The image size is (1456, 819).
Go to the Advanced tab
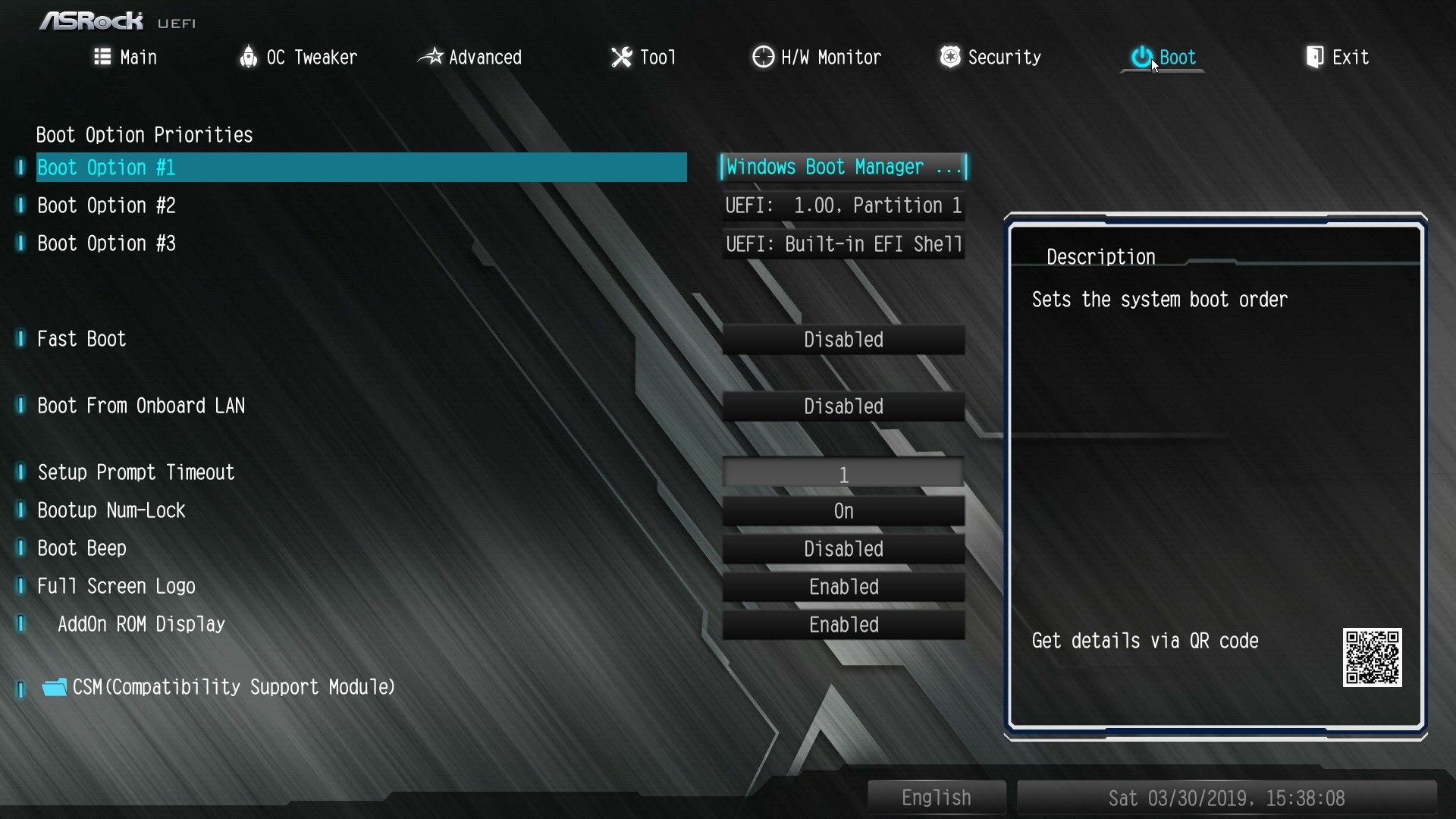coord(470,57)
